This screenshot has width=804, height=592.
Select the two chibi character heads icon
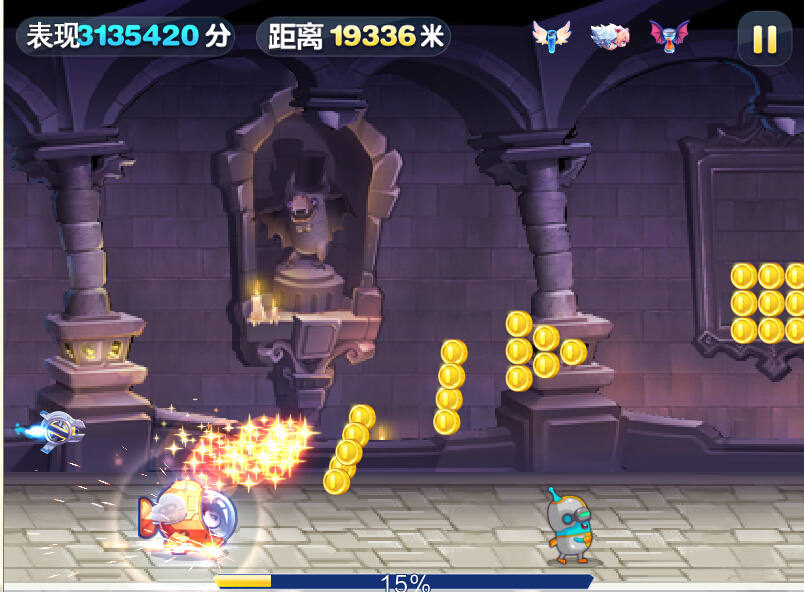click(x=608, y=36)
